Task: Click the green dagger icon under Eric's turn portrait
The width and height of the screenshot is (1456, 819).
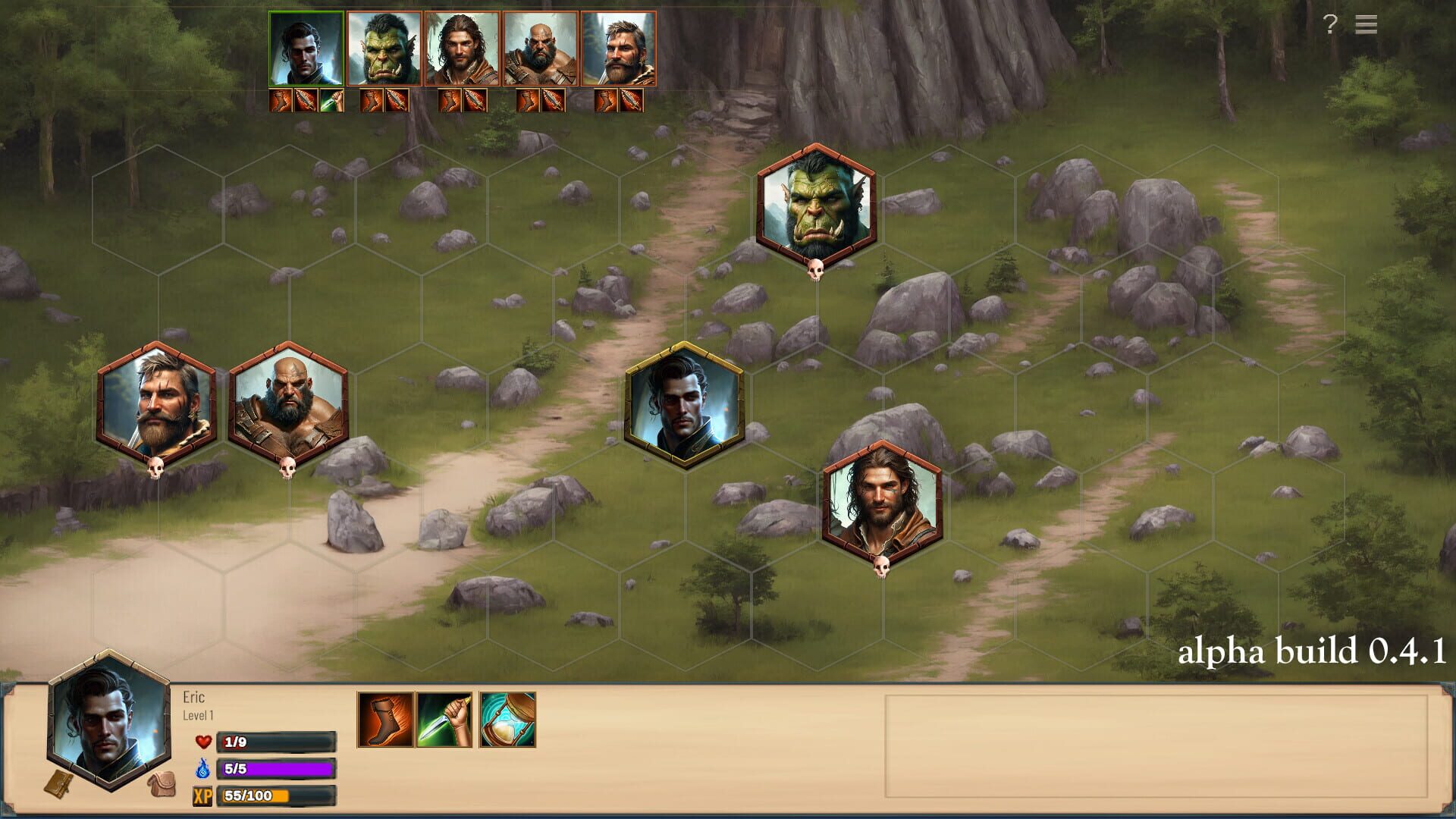Action: (x=331, y=100)
